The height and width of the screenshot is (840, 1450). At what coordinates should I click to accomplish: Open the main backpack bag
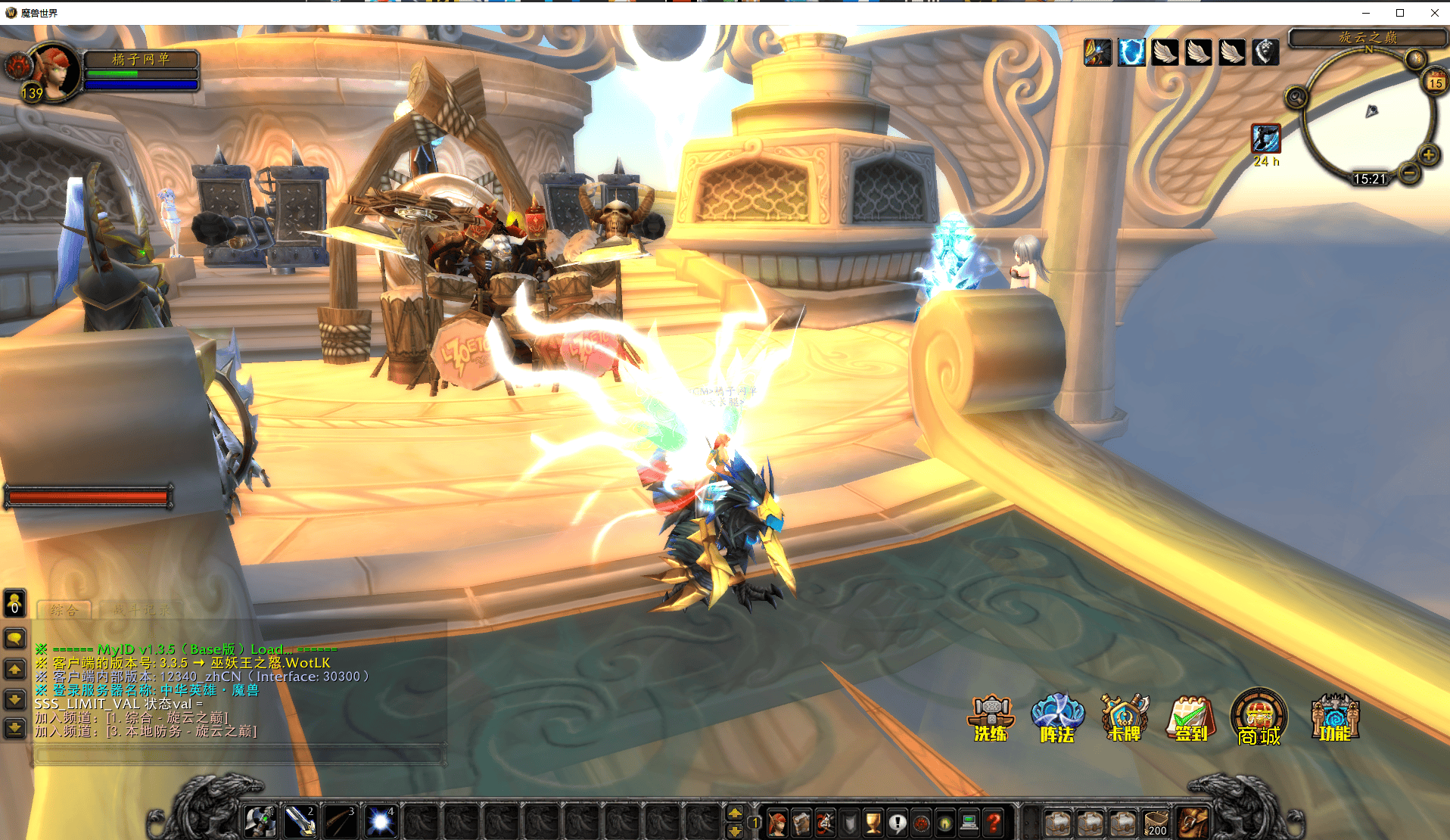click(1193, 822)
